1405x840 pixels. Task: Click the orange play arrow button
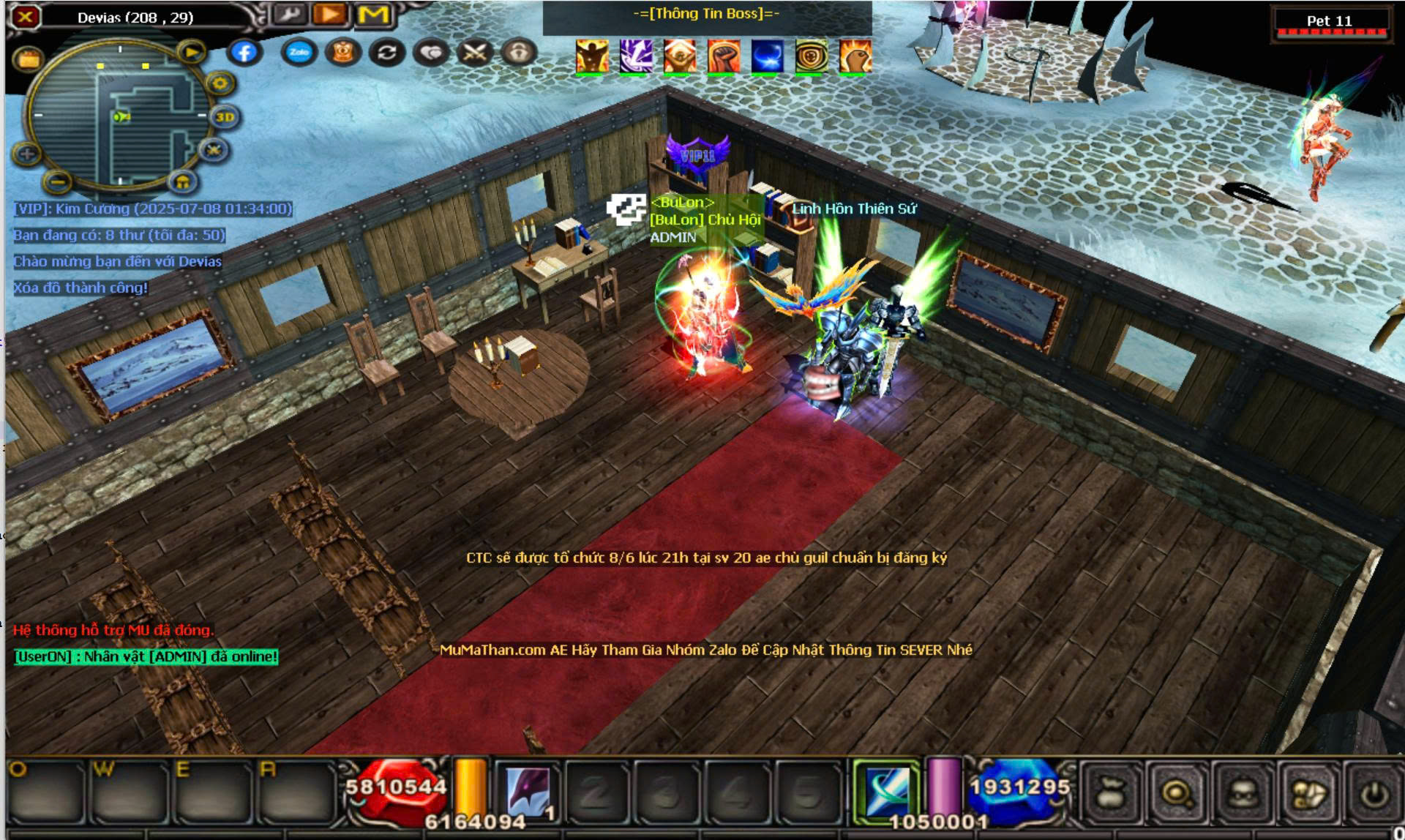331,15
